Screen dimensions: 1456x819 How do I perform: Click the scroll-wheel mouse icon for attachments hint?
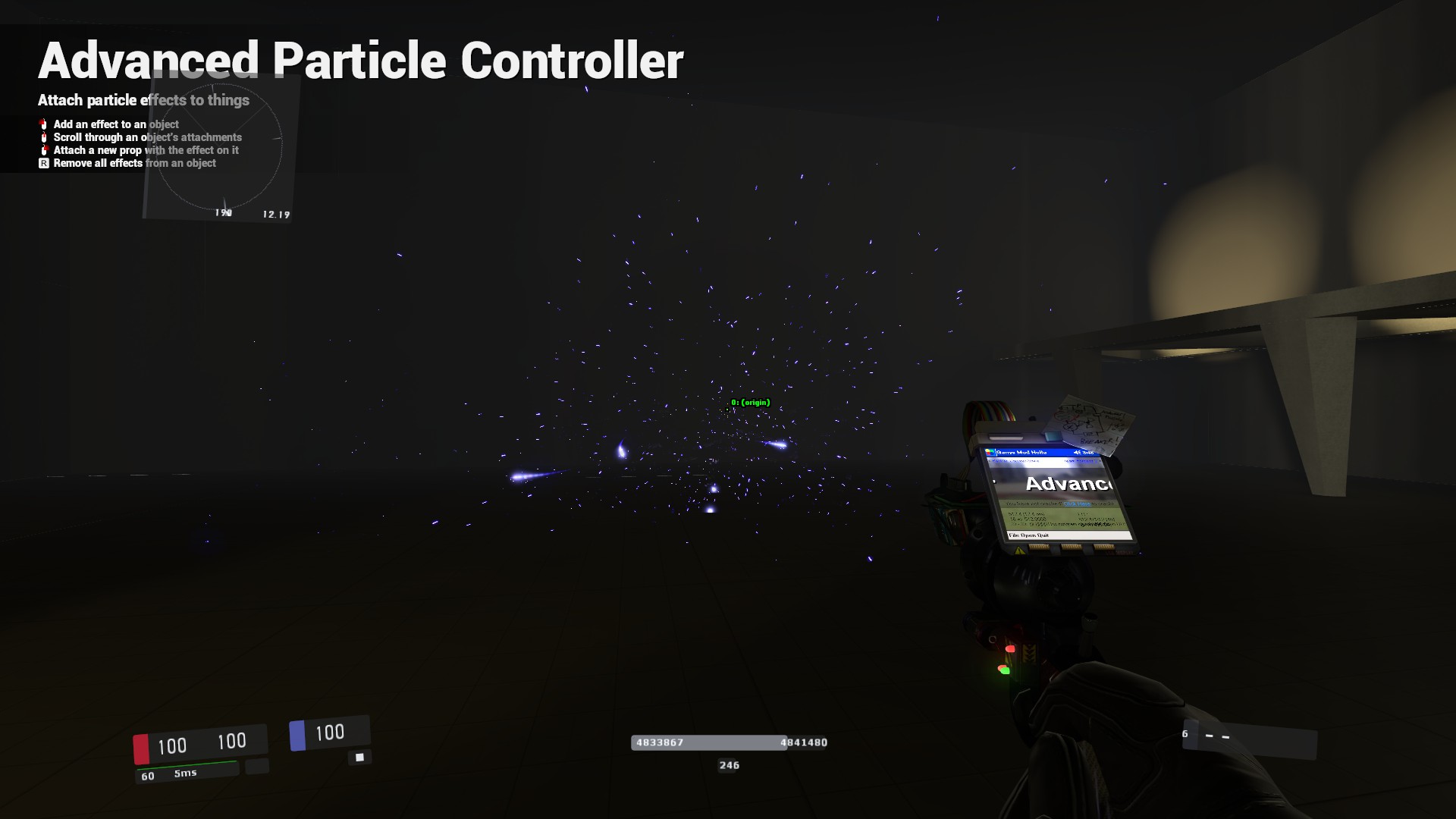click(x=43, y=137)
